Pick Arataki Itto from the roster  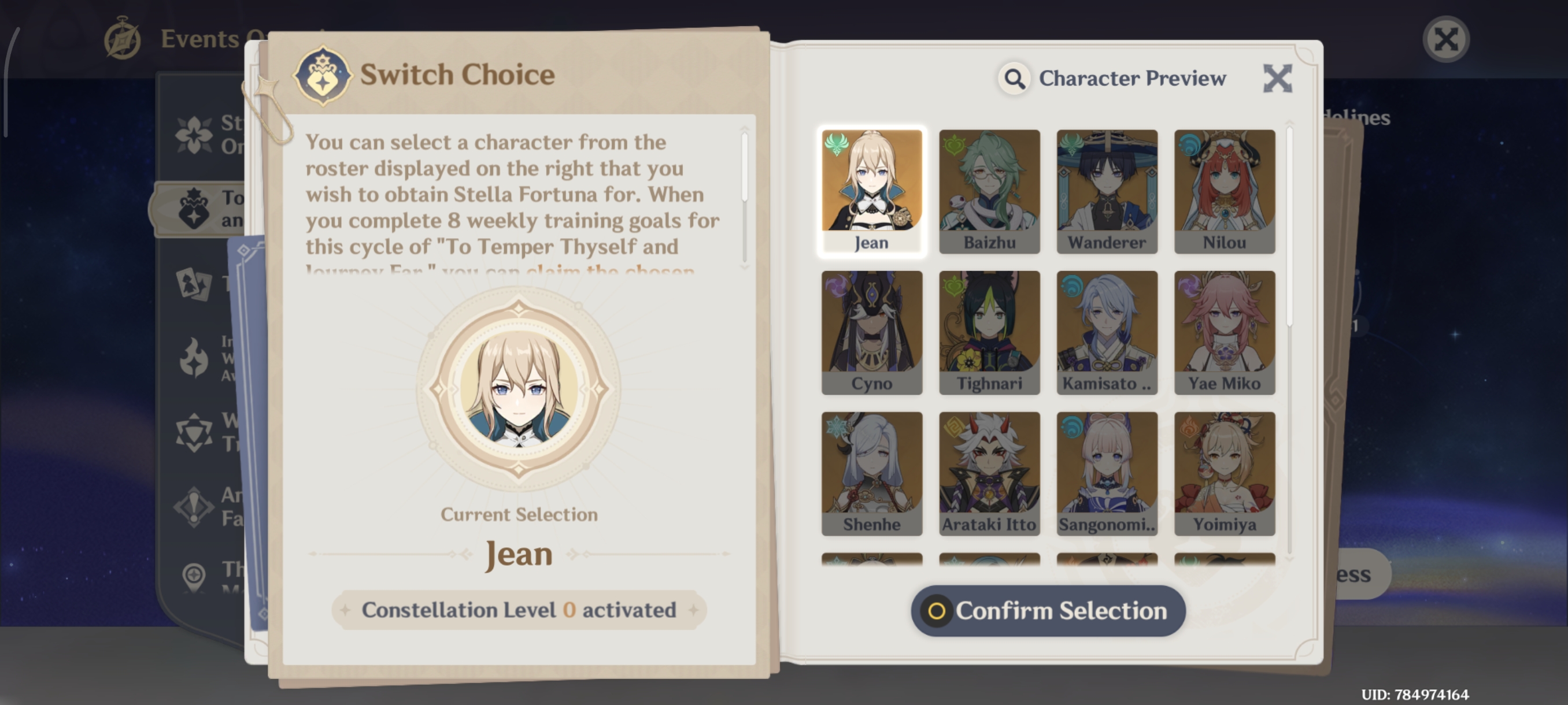[989, 473]
